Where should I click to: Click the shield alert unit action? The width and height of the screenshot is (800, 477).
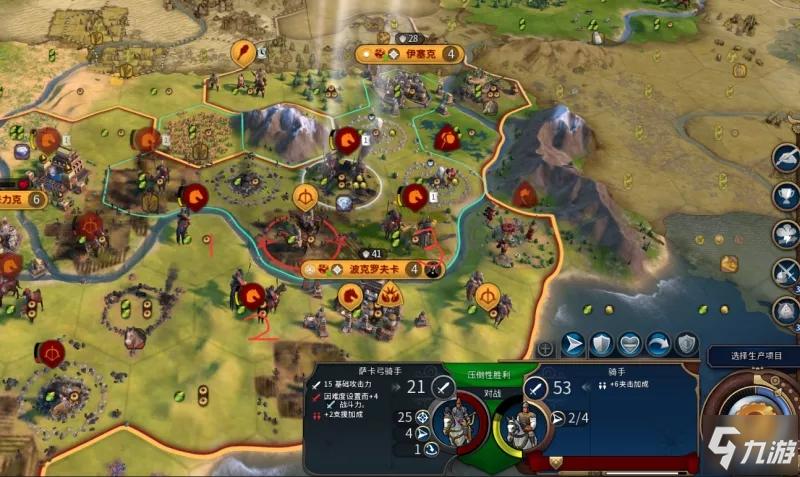click(685, 345)
